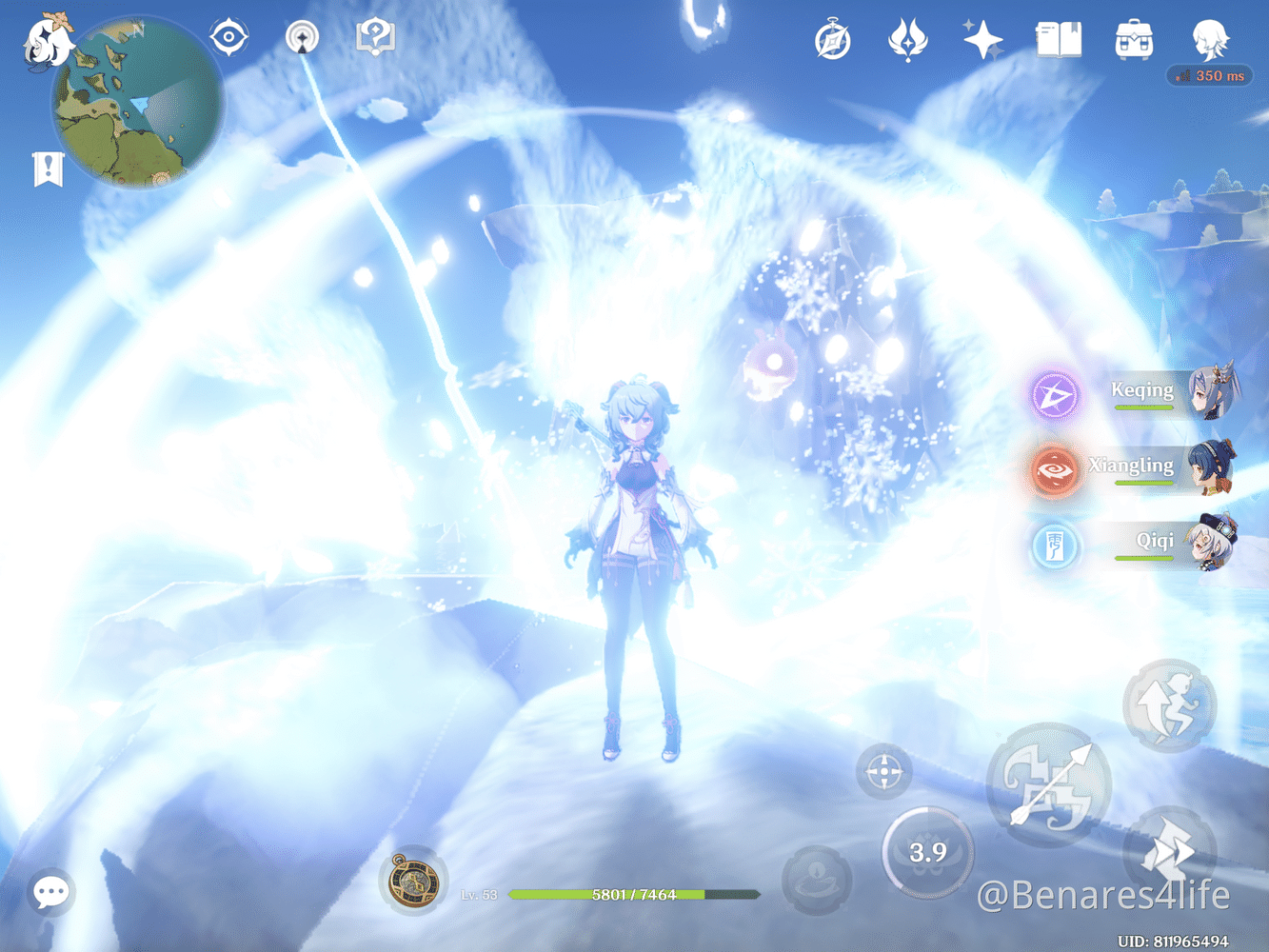Image resolution: width=1269 pixels, height=952 pixels.
Task: Activate Elemental Sight eye icon
Action: coord(228,36)
